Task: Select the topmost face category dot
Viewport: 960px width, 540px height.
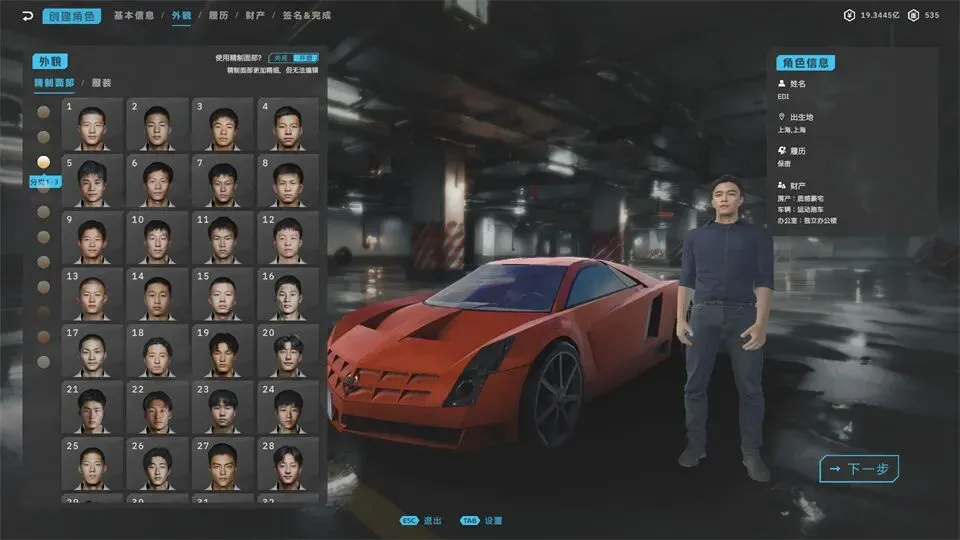Action: click(x=43, y=111)
